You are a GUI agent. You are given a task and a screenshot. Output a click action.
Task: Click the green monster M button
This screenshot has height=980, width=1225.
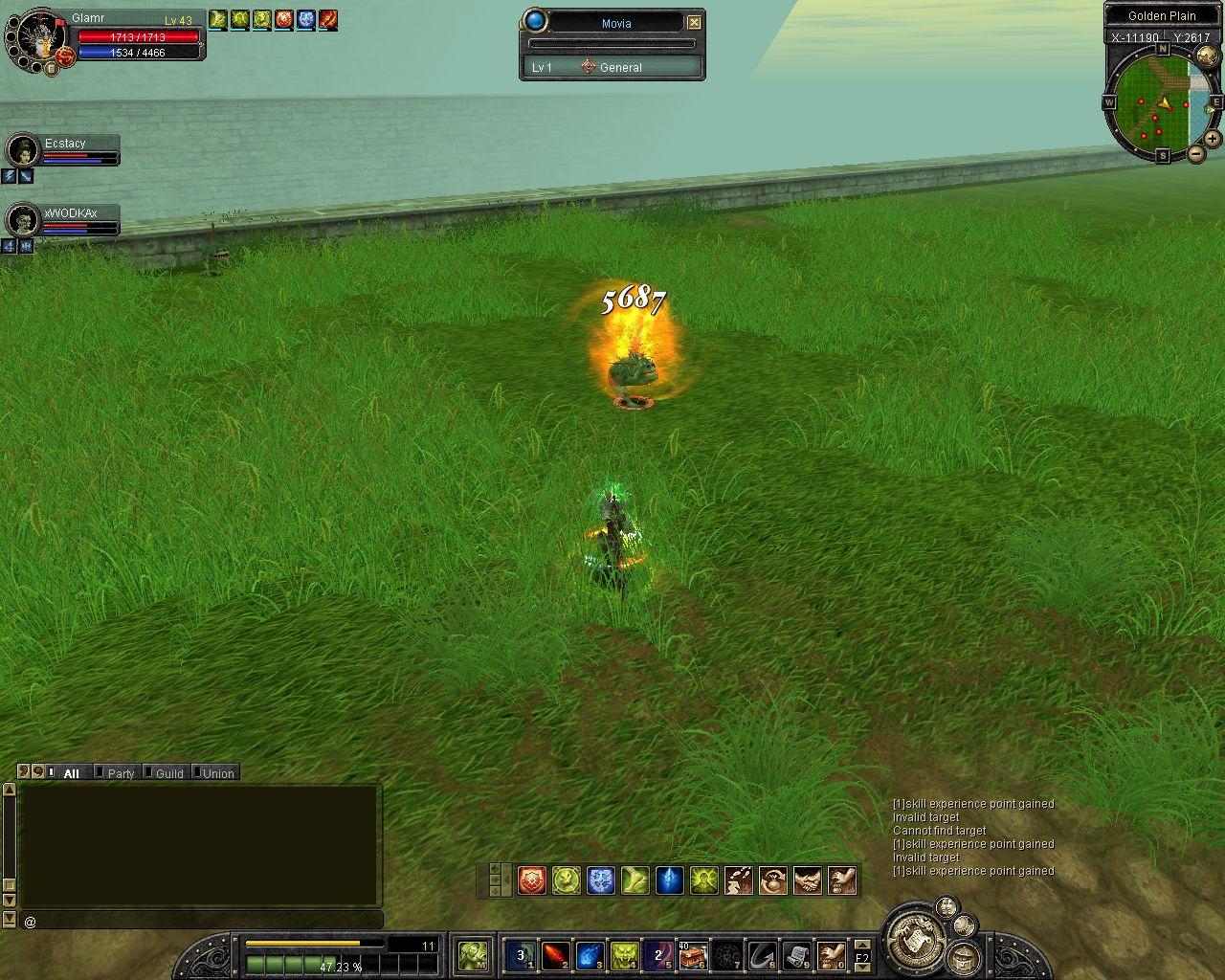click(474, 954)
